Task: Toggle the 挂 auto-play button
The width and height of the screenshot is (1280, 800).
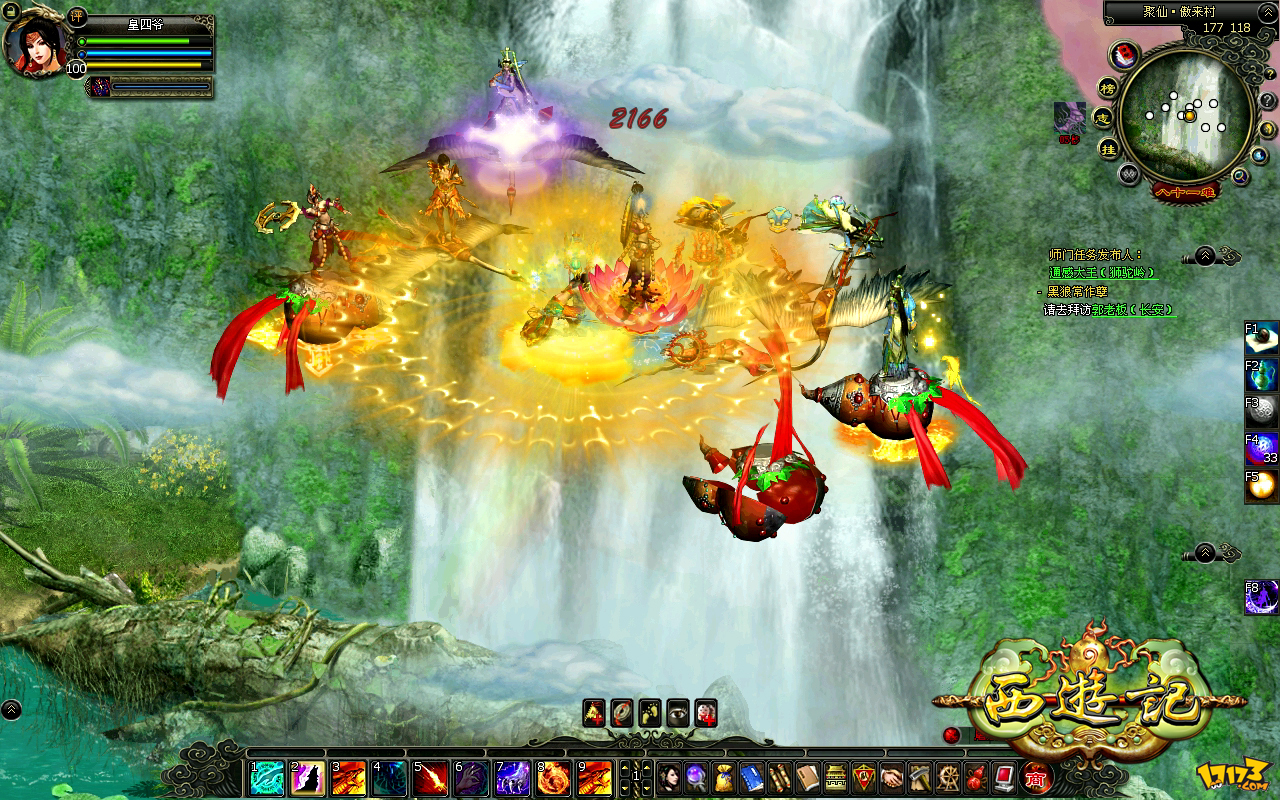Action: tap(1108, 149)
